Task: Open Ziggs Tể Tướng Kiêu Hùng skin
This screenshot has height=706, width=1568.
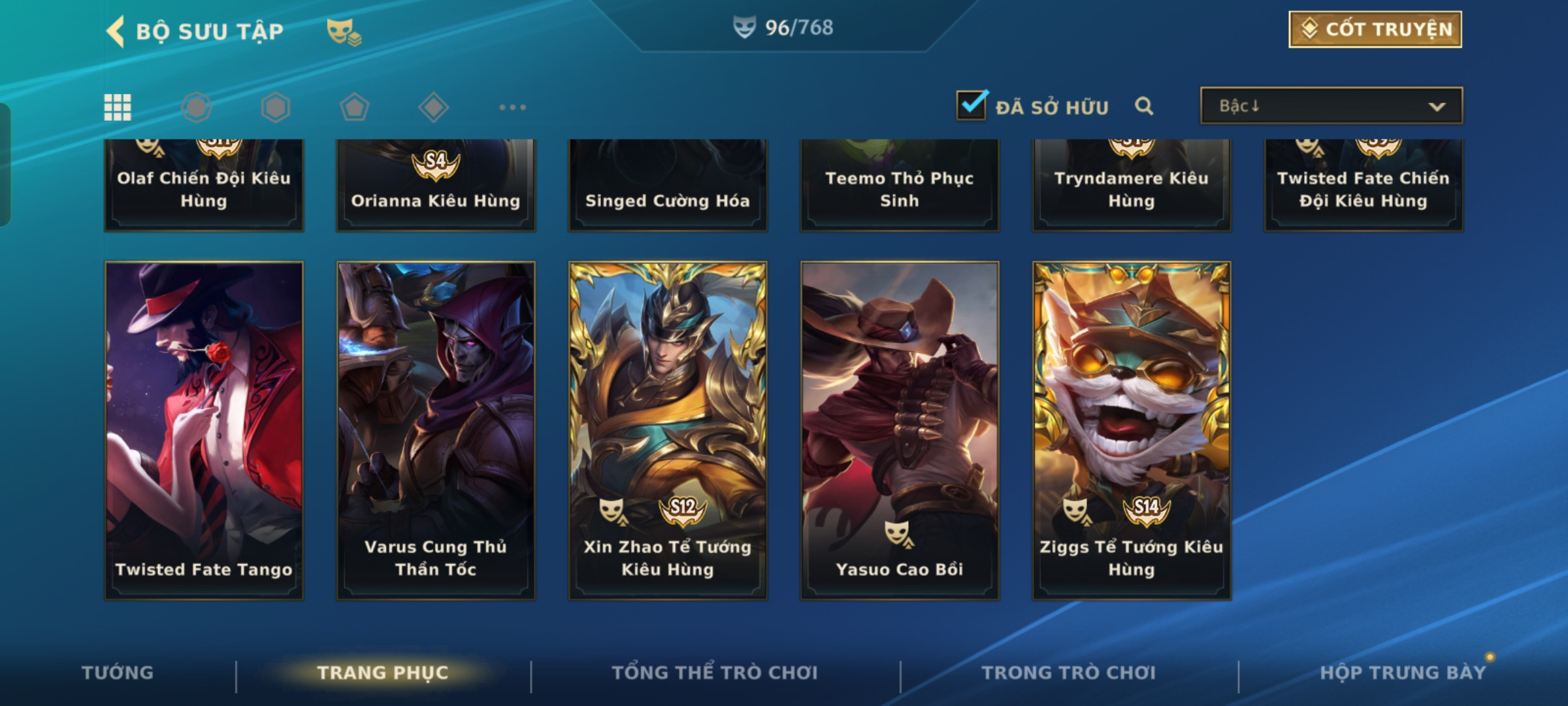Action: coord(1132,430)
